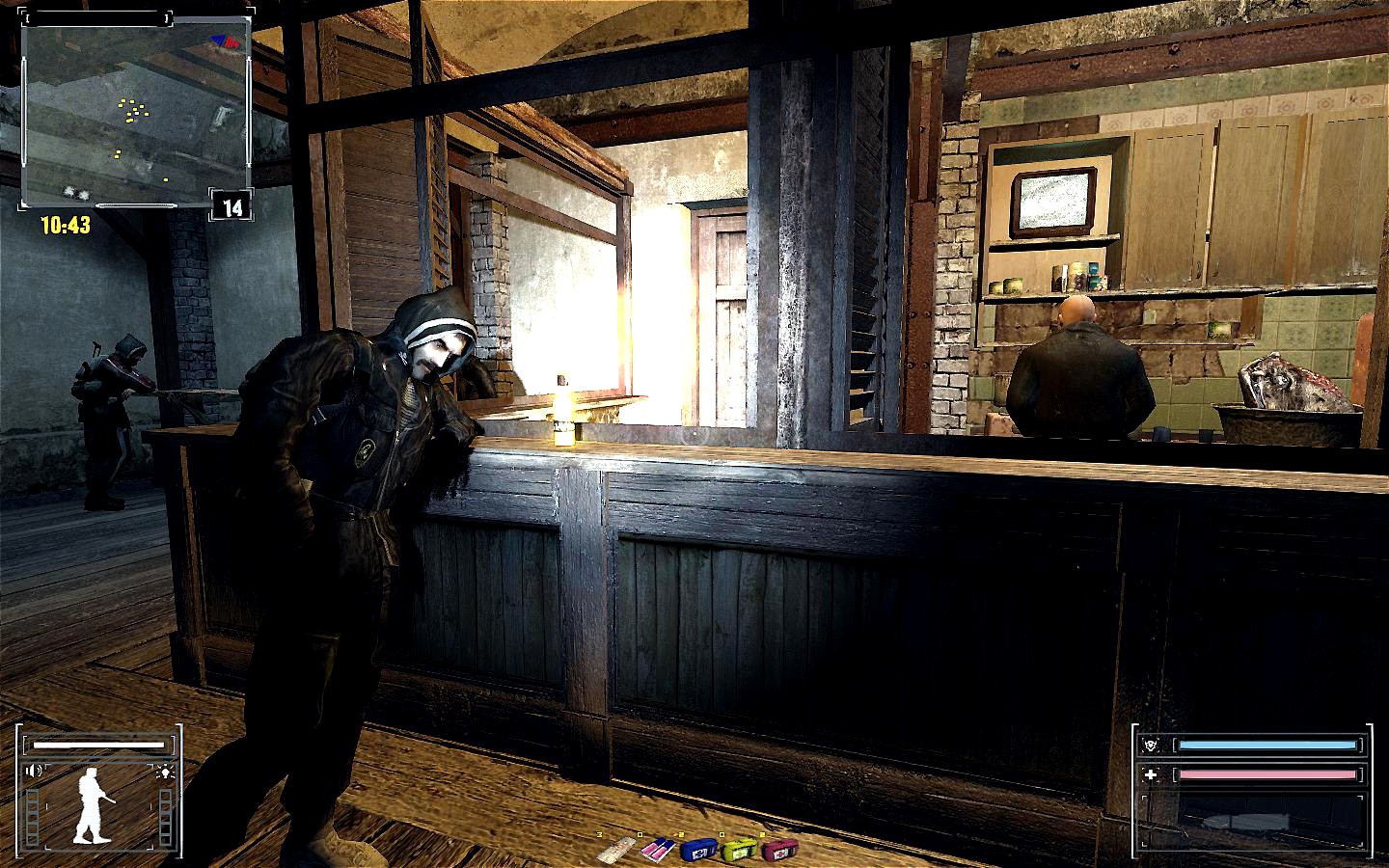Choose the yellow medkit quick slot

click(x=738, y=850)
